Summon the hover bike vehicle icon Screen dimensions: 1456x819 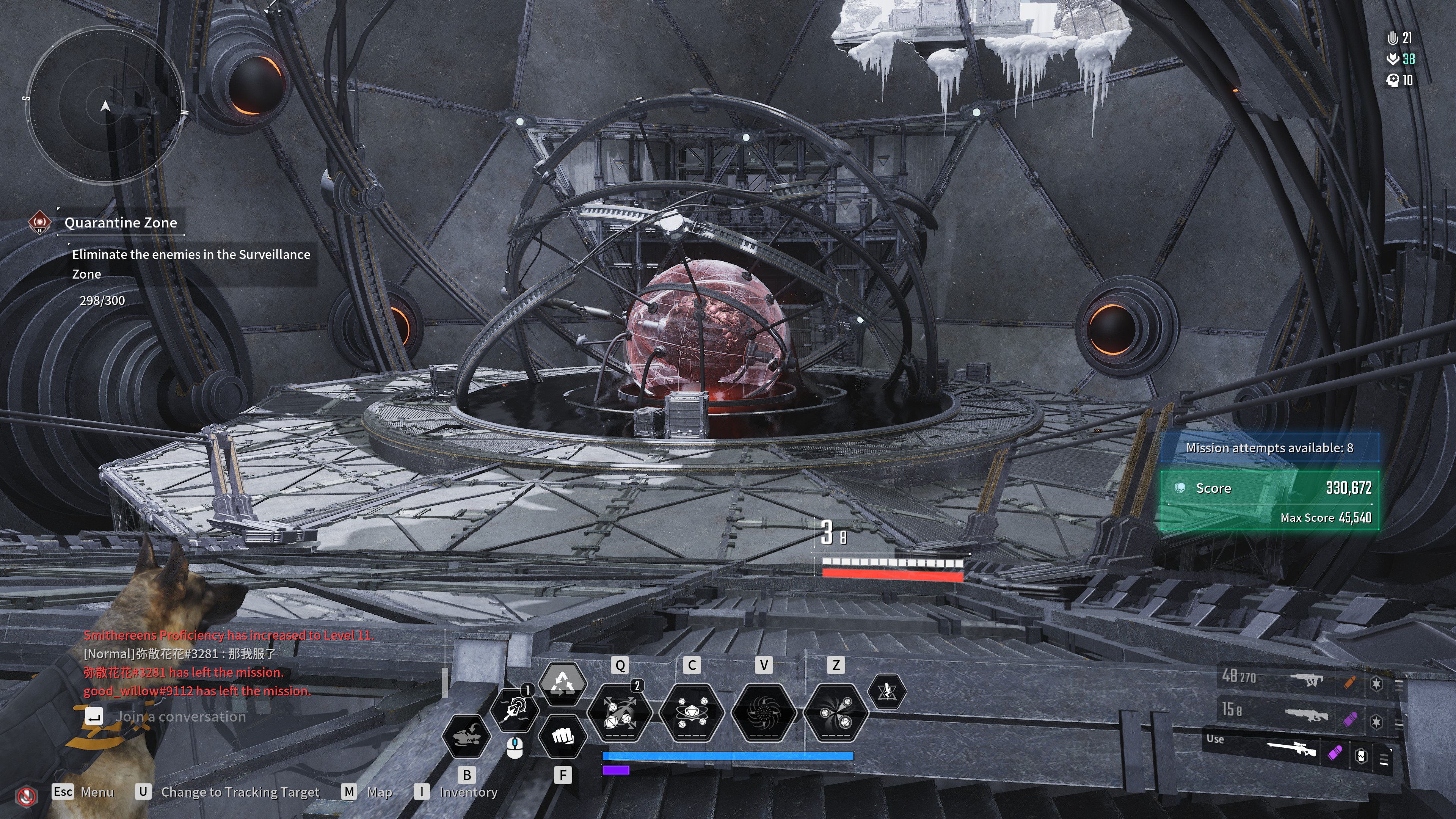pyautogui.click(x=466, y=736)
